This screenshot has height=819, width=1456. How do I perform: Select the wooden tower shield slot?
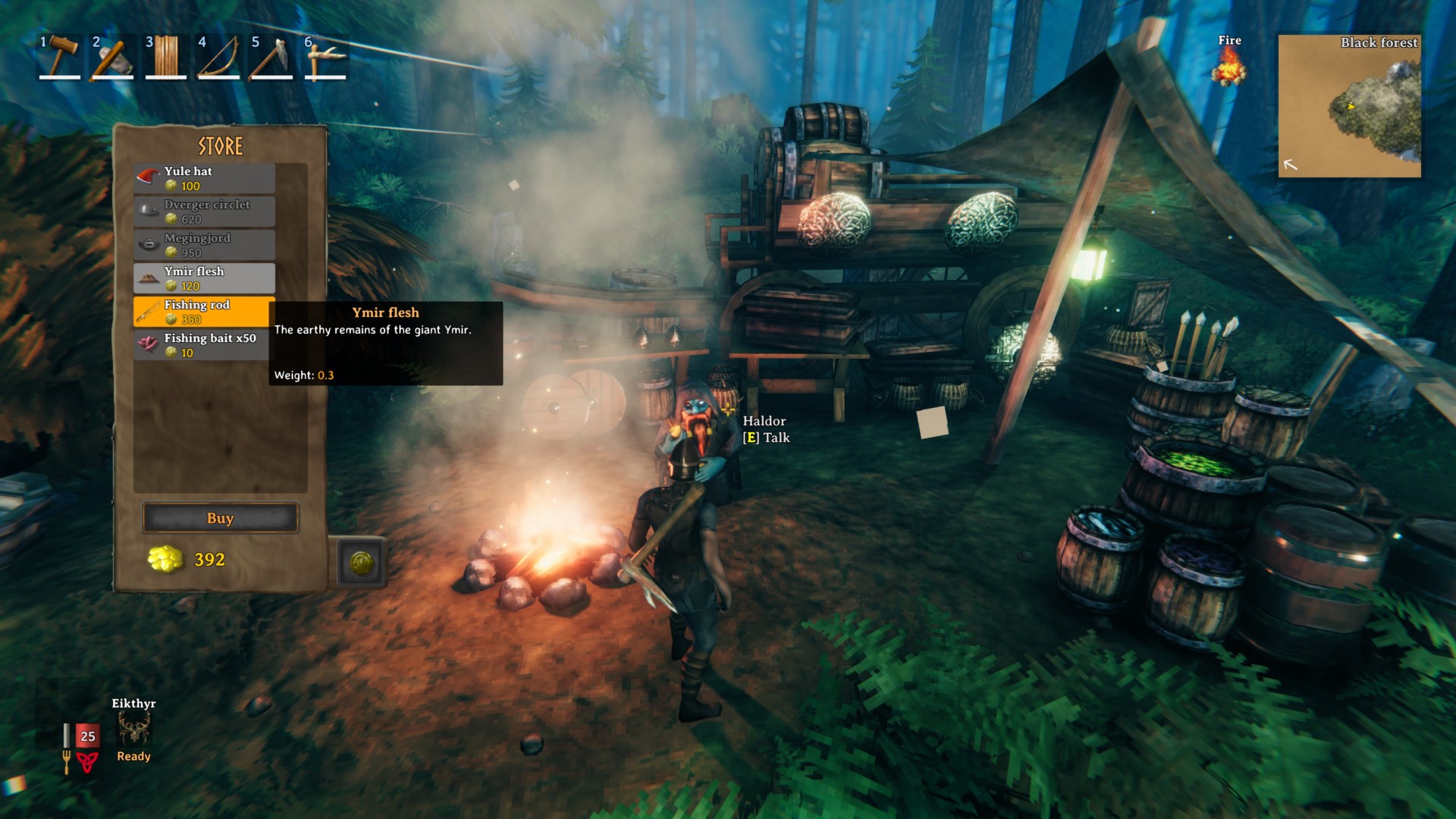click(166, 56)
